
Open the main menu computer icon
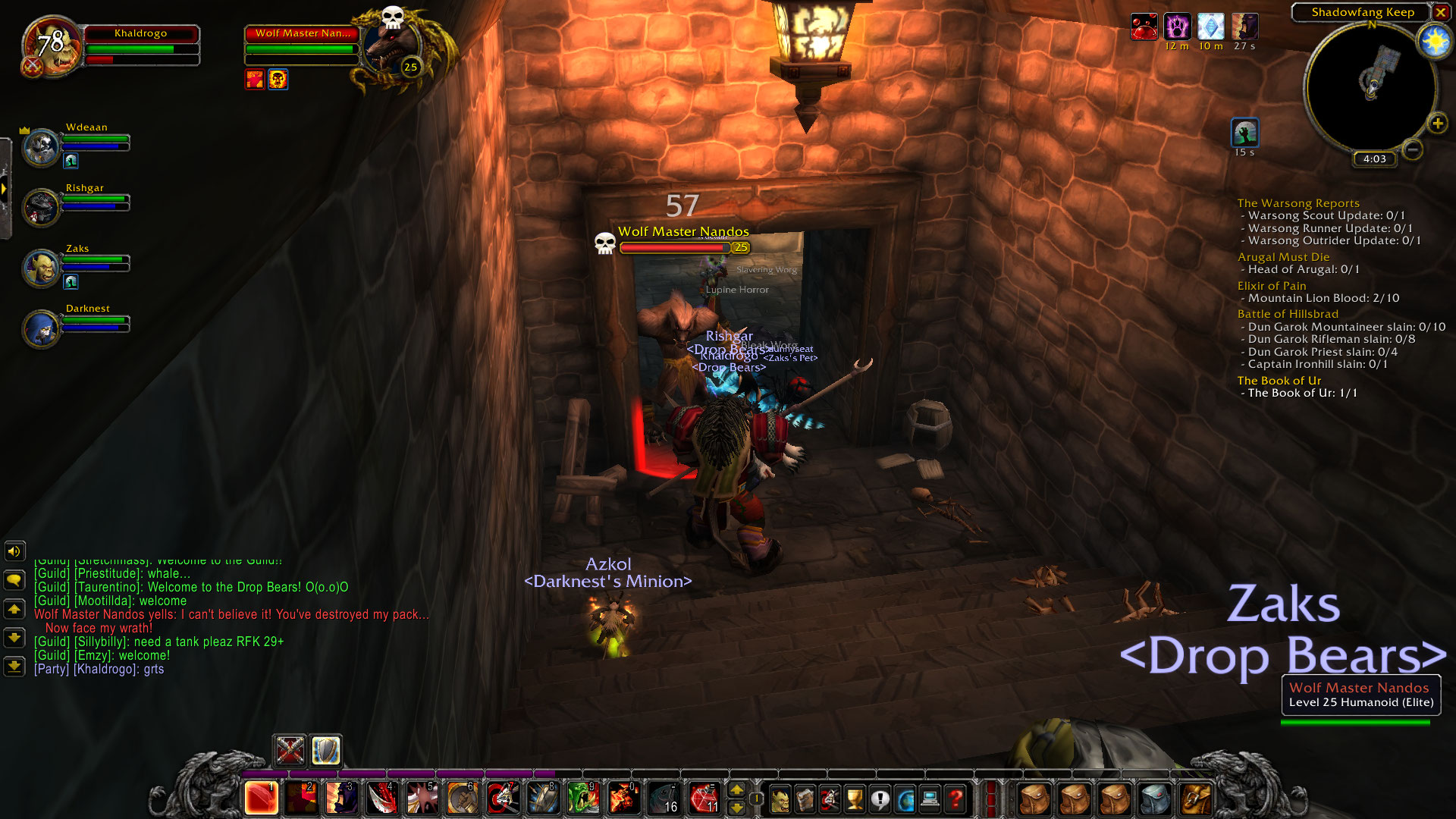(929, 797)
